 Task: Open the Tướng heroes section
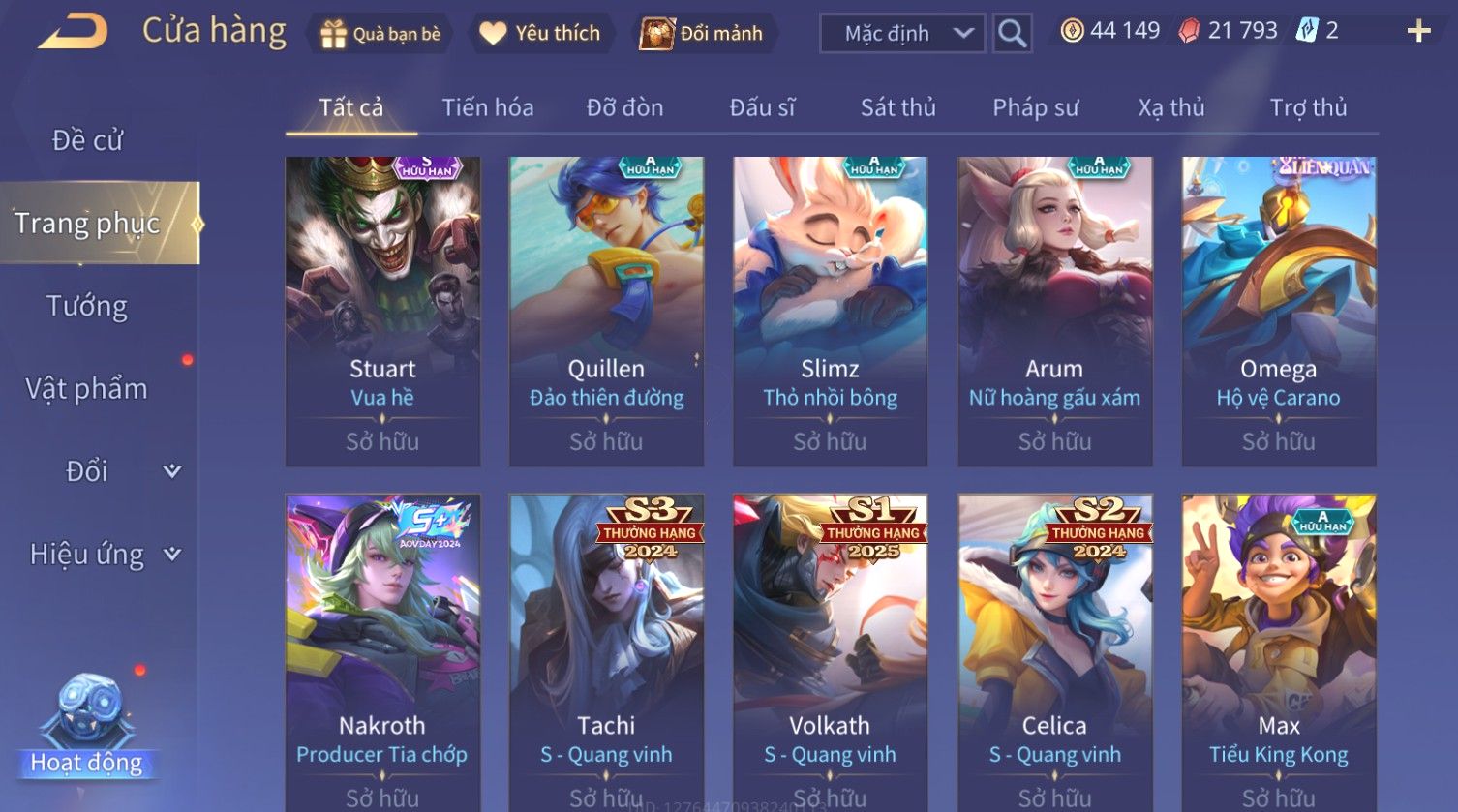click(87, 306)
